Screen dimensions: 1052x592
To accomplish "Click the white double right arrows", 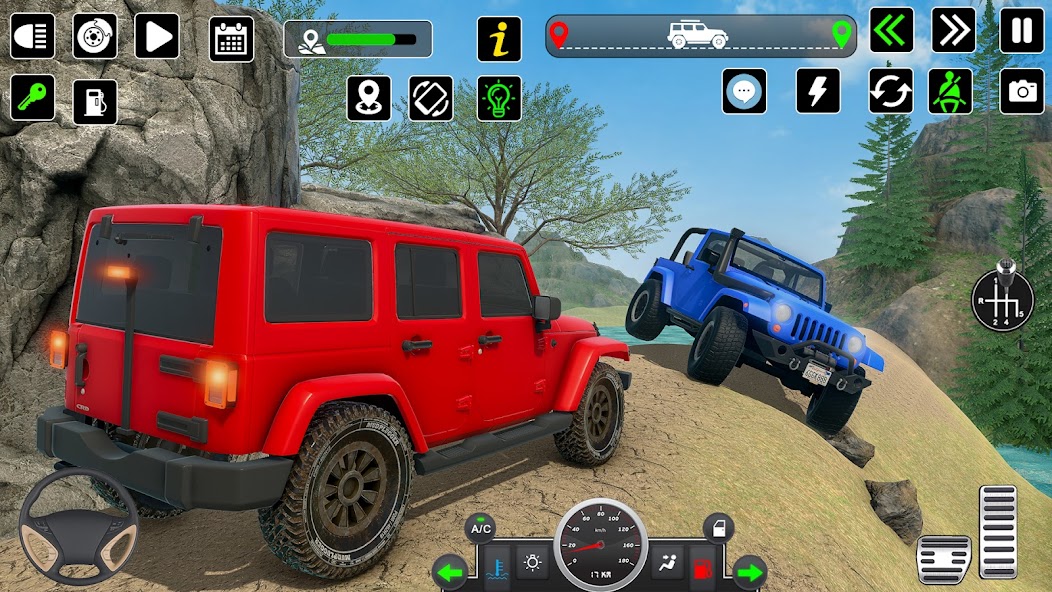I will click(x=954, y=30).
